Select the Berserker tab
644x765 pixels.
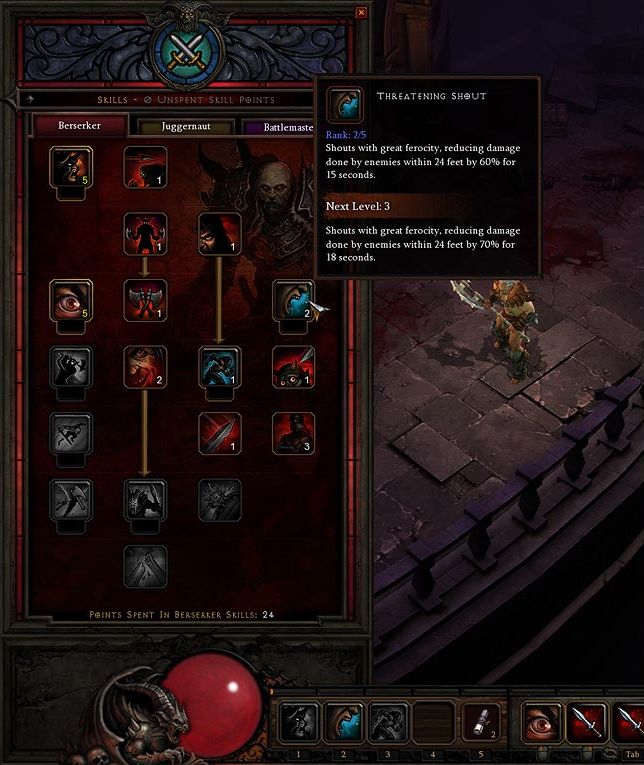click(80, 126)
